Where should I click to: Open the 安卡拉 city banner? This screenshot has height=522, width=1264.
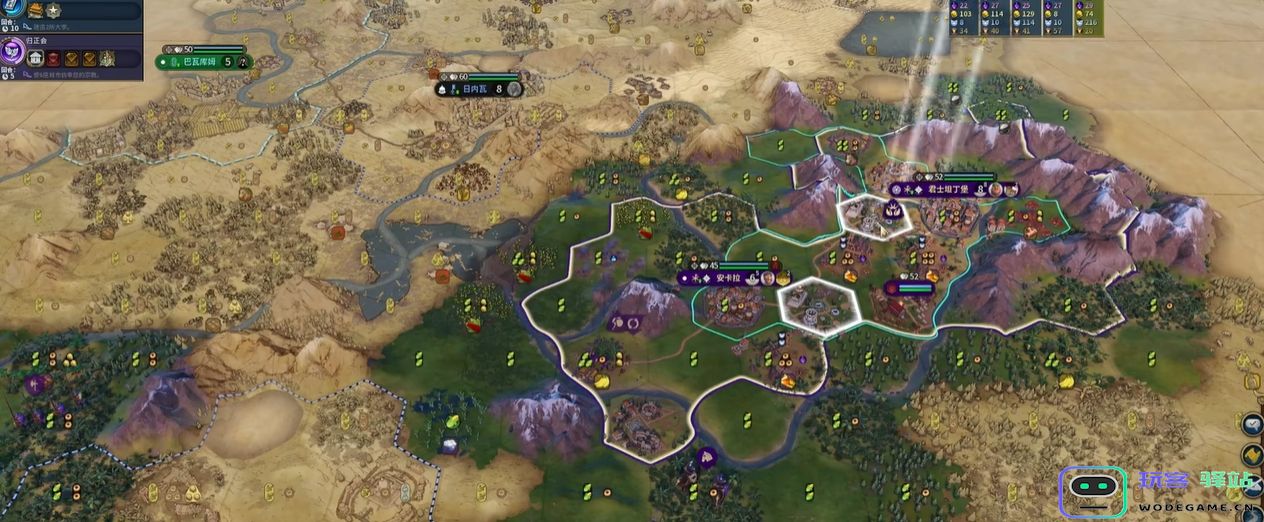[x=725, y=278]
